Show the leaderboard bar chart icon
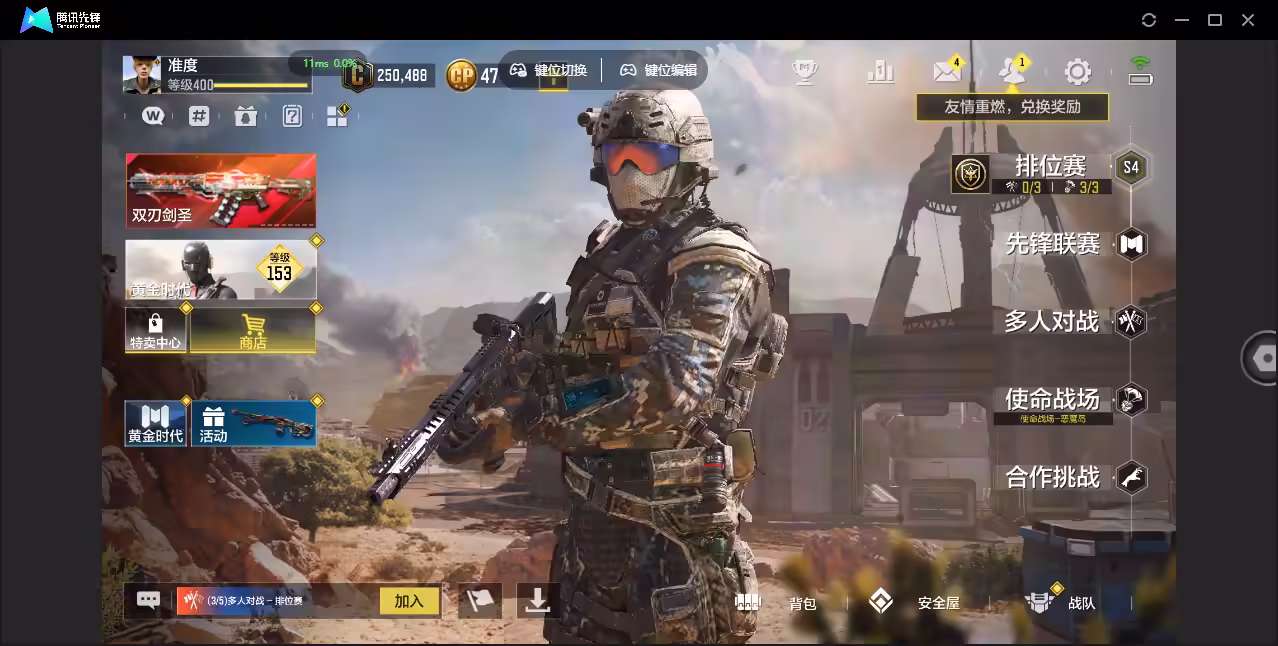Viewport: 1278px width, 646px height. (x=880, y=71)
